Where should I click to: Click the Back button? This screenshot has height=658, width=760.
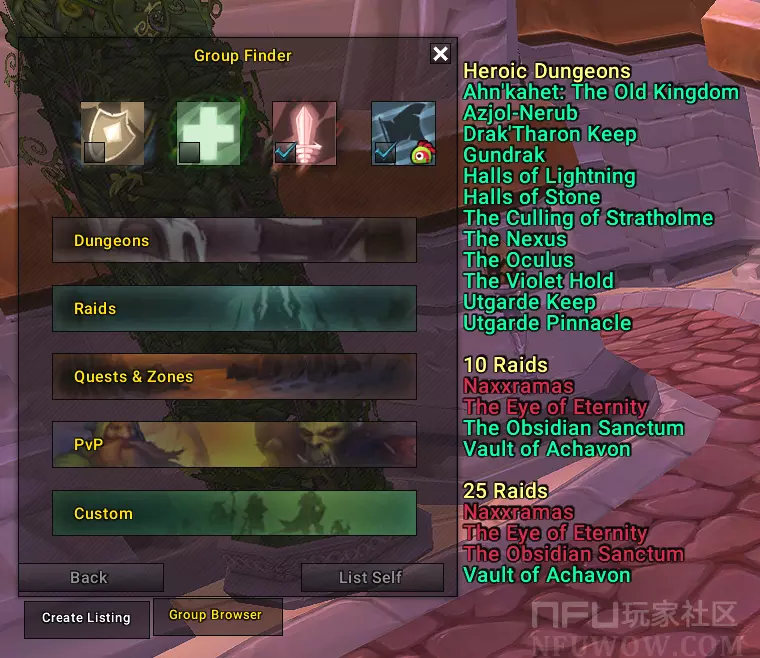tap(89, 578)
